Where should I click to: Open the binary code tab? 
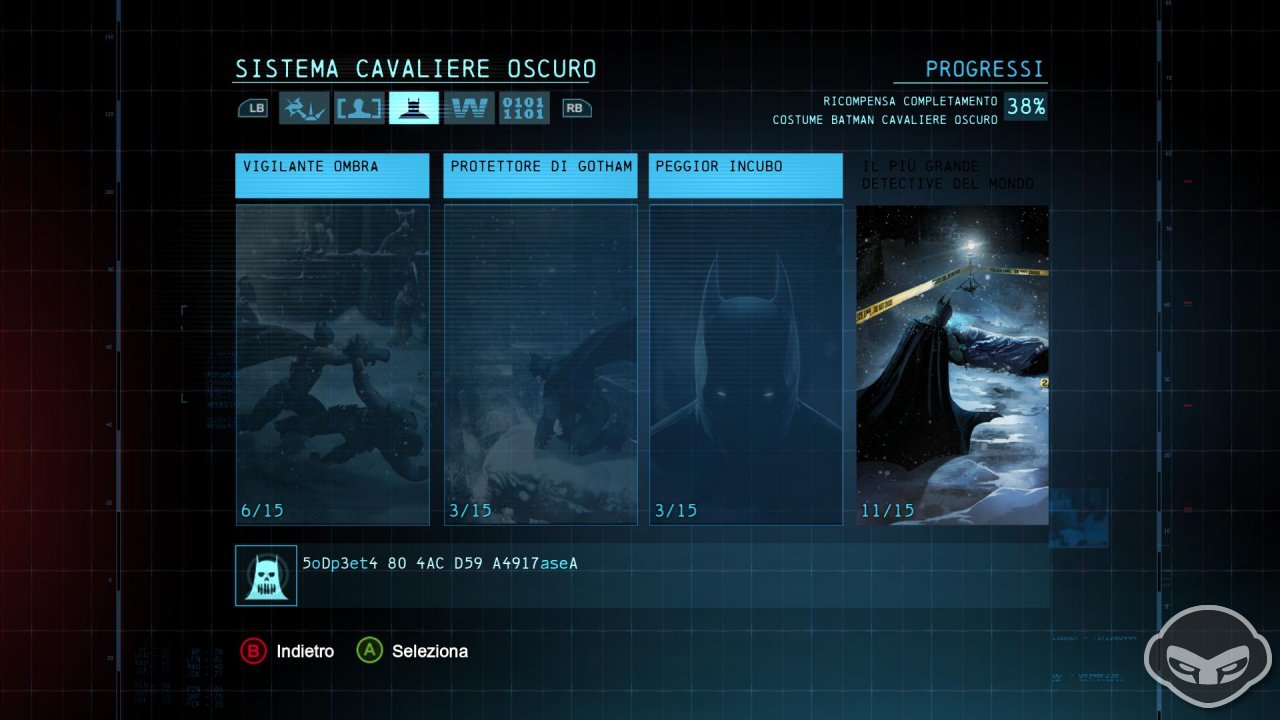pyautogui.click(x=523, y=108)
